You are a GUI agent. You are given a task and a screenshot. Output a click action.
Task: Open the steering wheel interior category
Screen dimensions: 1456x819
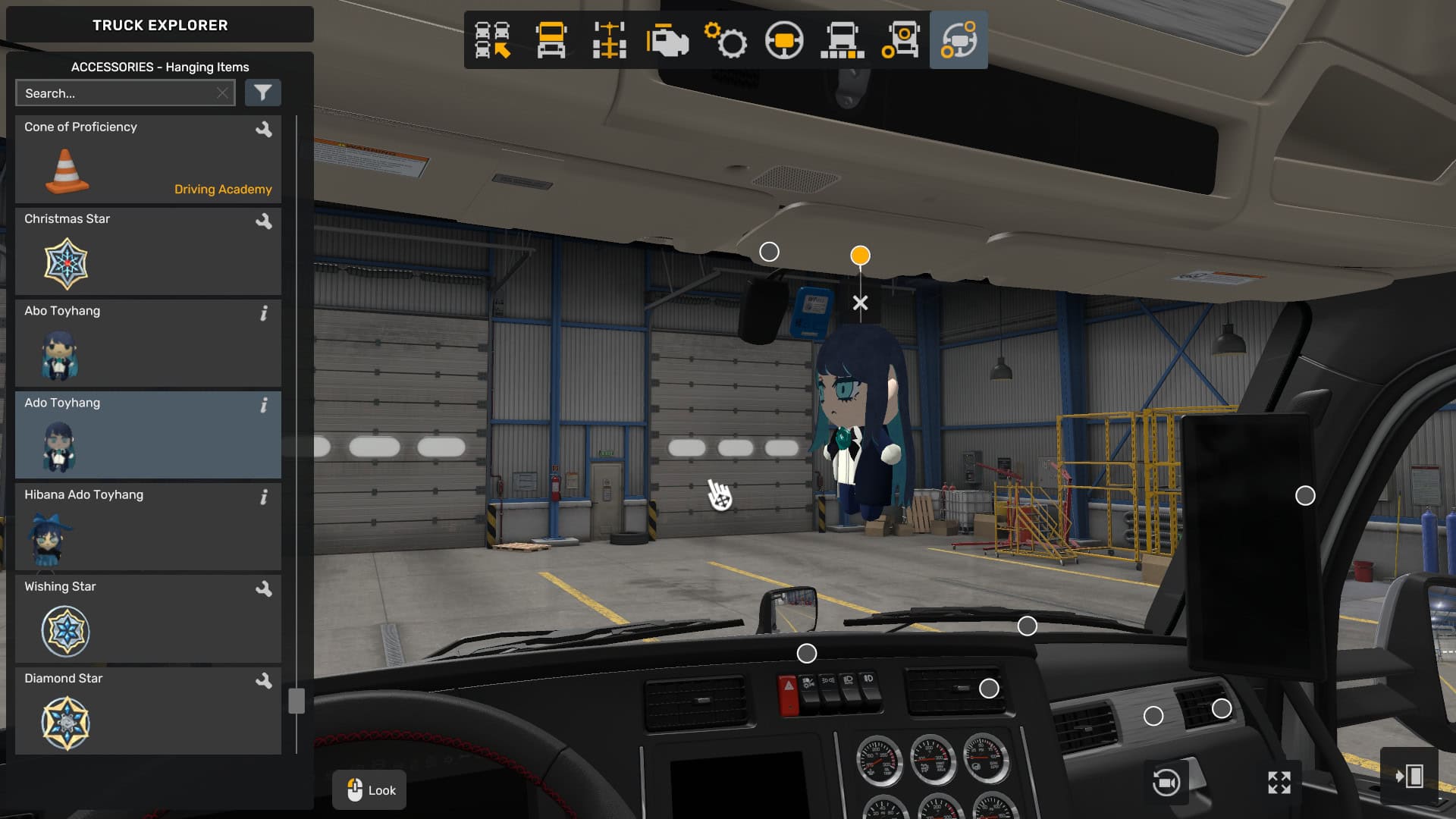(x=784, y=40)
